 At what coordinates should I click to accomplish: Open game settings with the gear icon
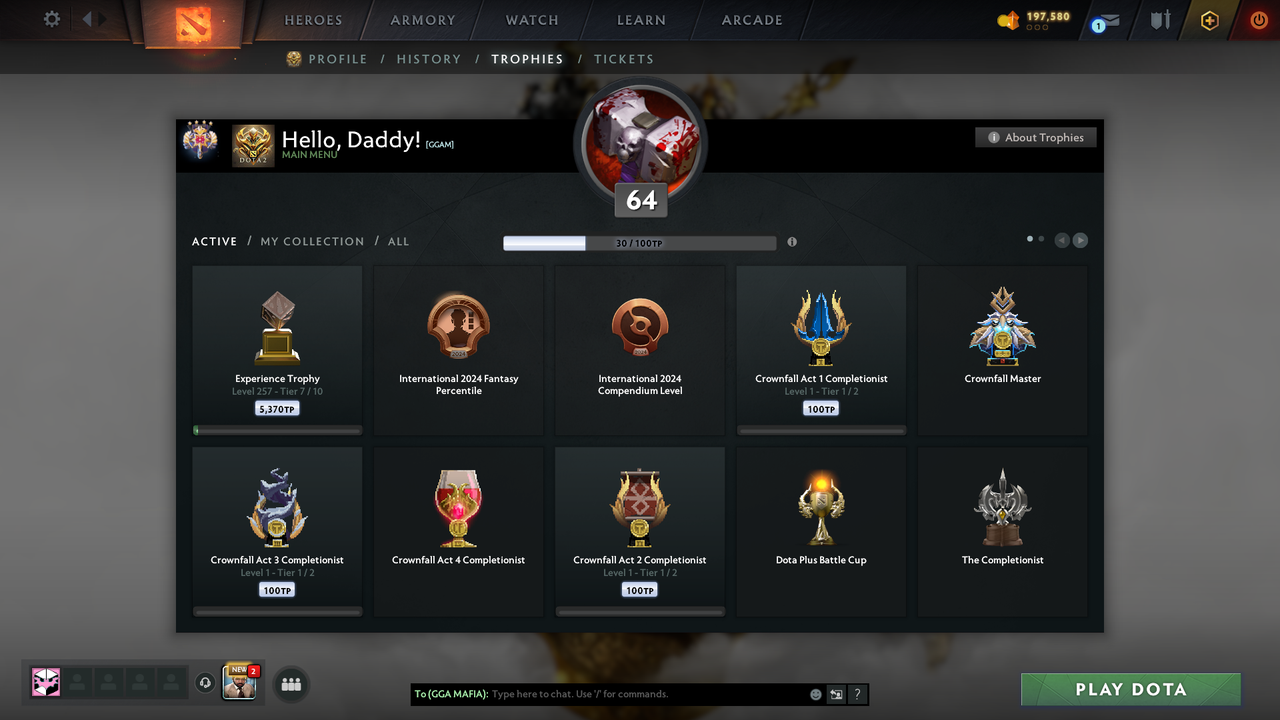coord(51,18)
